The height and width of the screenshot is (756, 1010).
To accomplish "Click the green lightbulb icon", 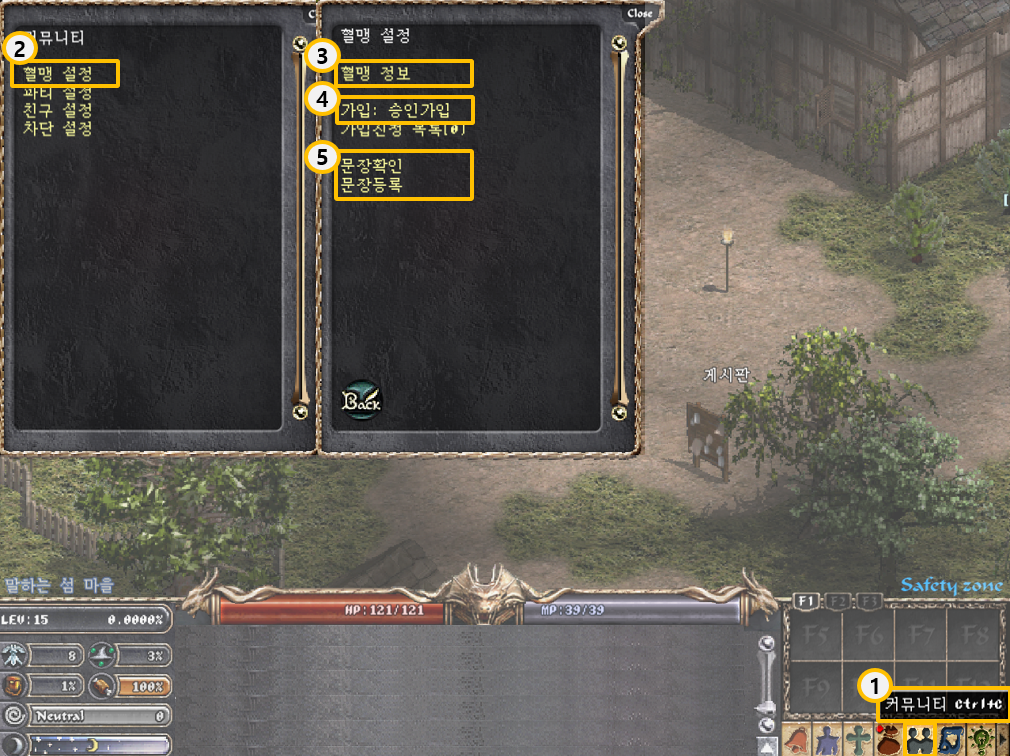I will tap(979, 741).
